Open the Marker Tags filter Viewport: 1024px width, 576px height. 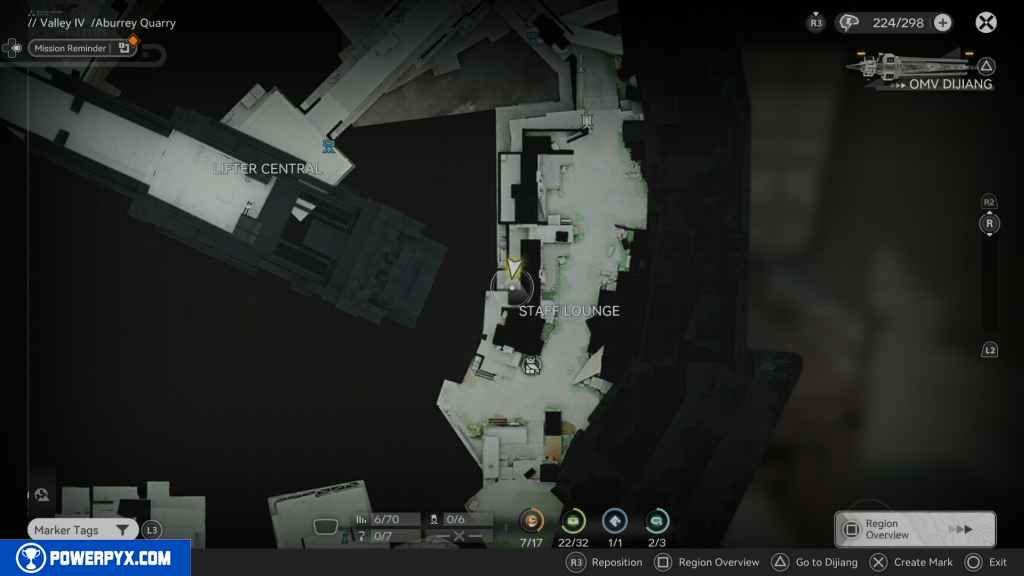coord(82,530)
